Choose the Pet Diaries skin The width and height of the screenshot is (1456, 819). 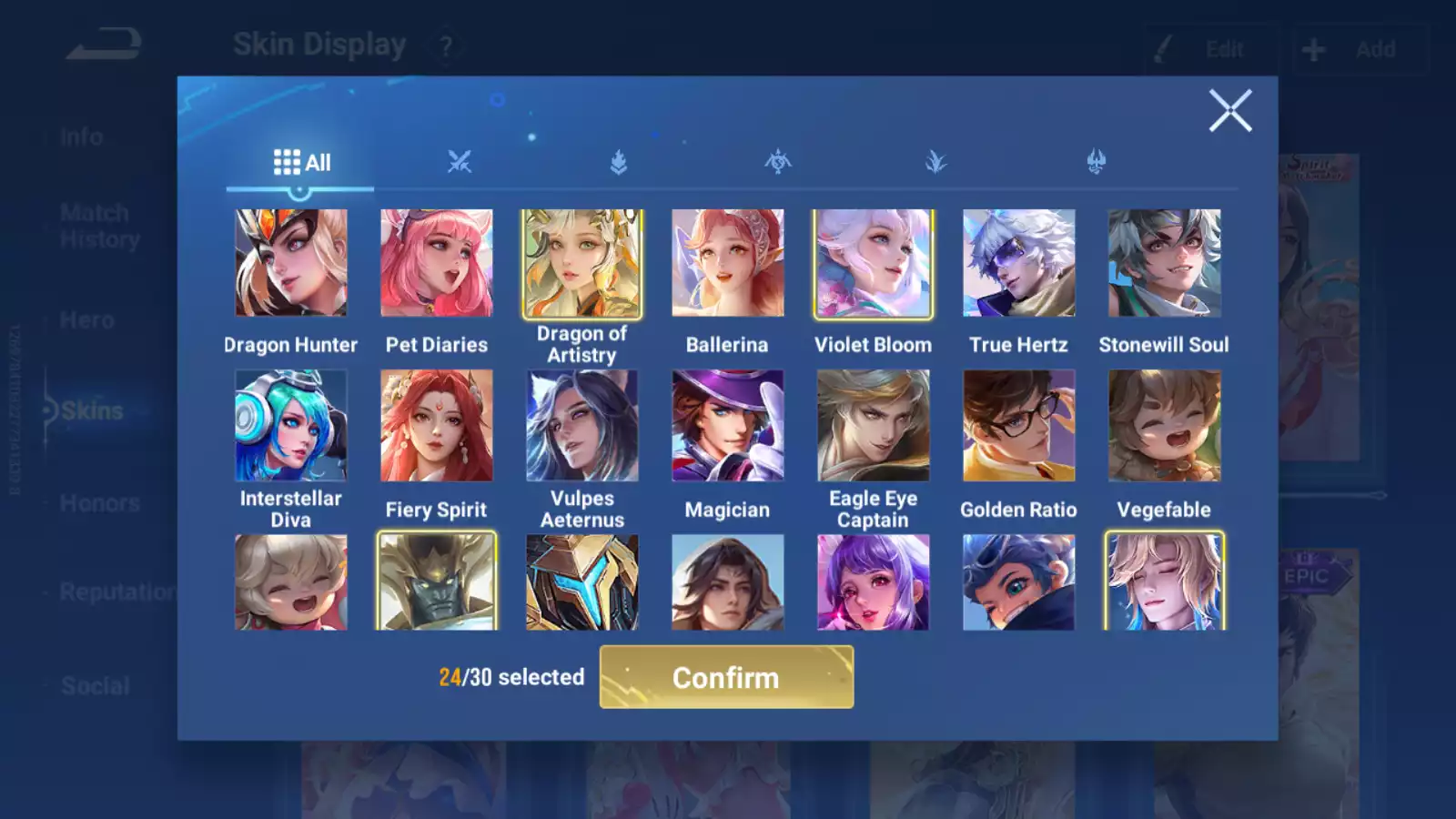click(x=437, y=263)
